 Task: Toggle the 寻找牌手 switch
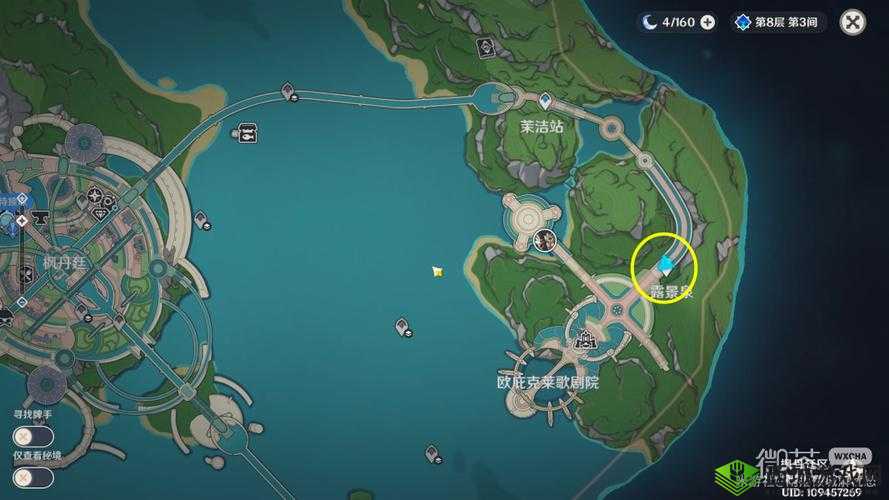33,436
